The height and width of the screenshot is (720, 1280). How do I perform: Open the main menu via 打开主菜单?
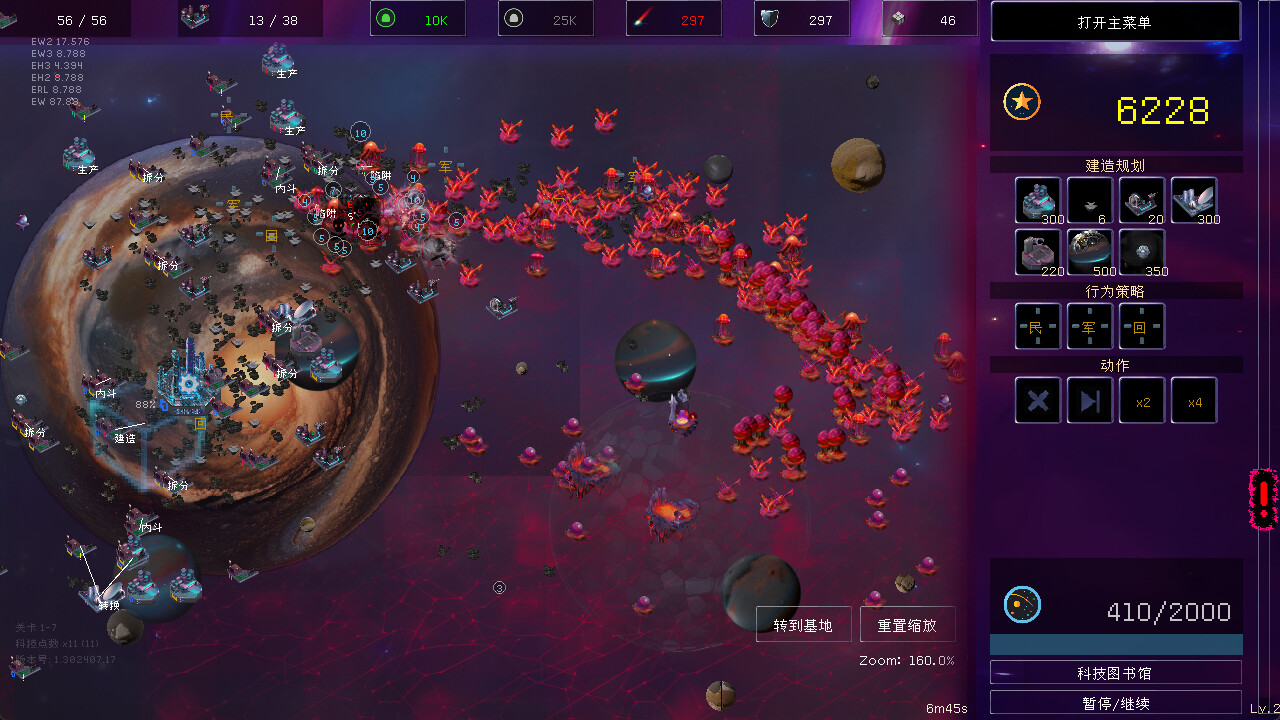(1115, 22)
